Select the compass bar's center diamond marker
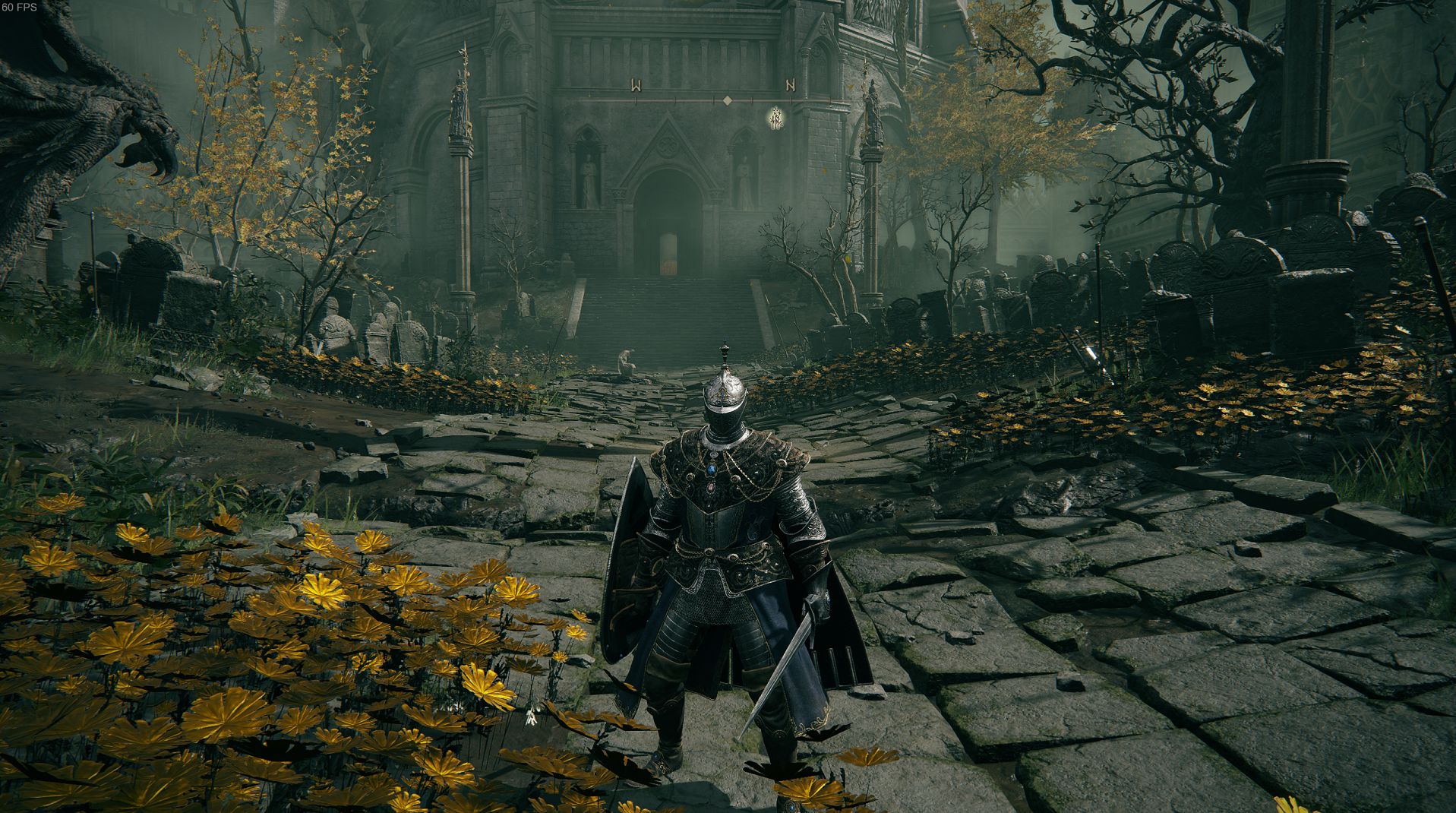1456x813 pixels. coord(727,100)
